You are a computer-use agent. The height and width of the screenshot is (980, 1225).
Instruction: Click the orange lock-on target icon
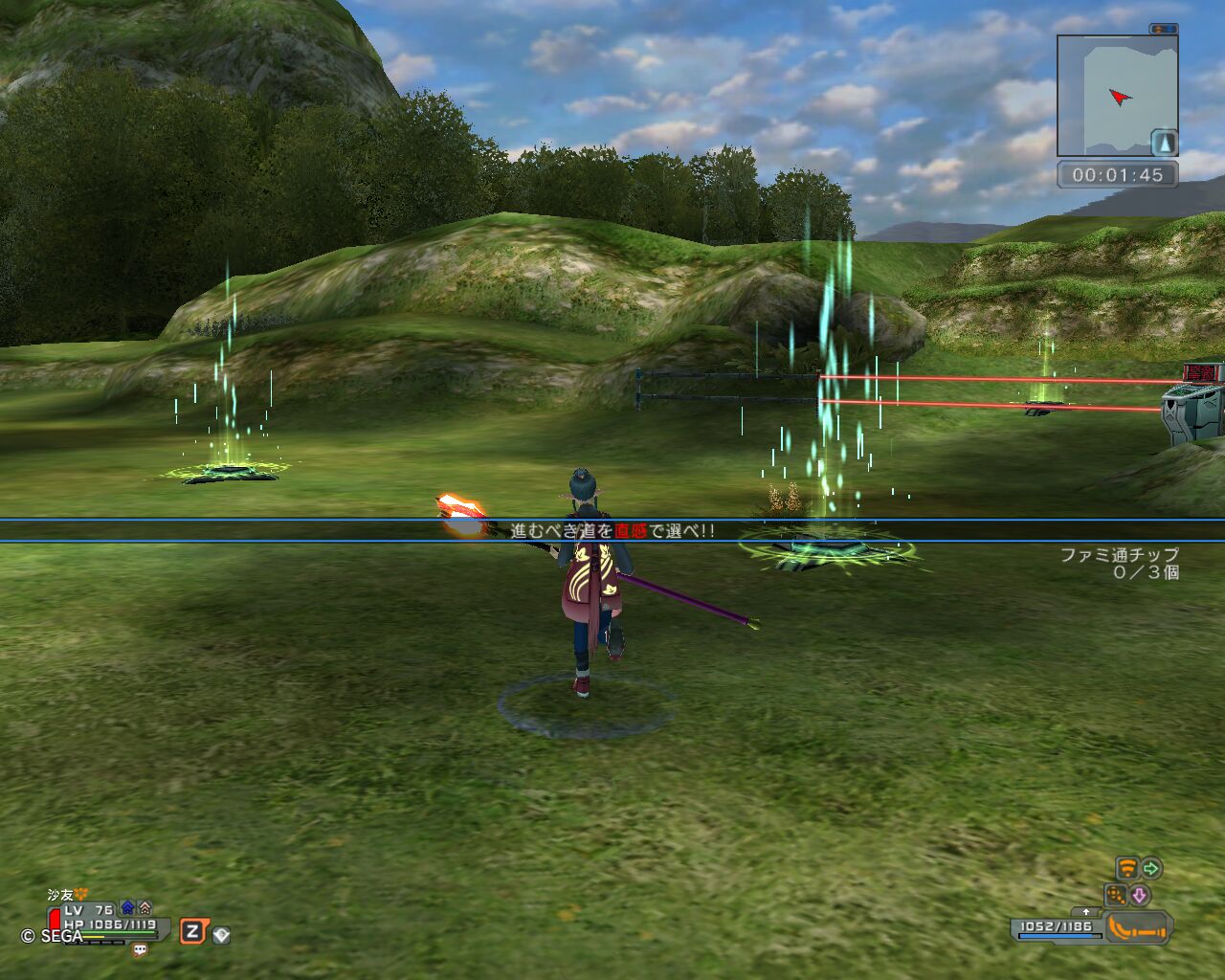[1116, 896]
